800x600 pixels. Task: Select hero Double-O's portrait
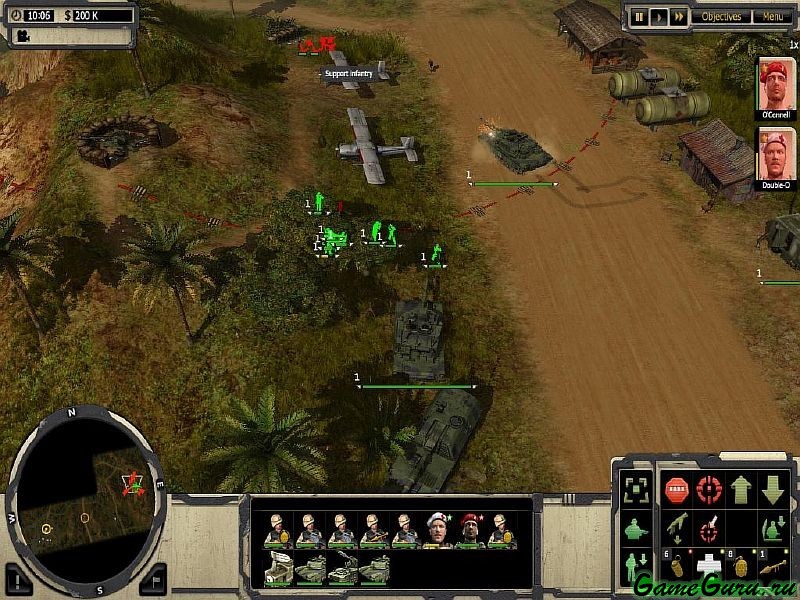click(x=775, y=156)
